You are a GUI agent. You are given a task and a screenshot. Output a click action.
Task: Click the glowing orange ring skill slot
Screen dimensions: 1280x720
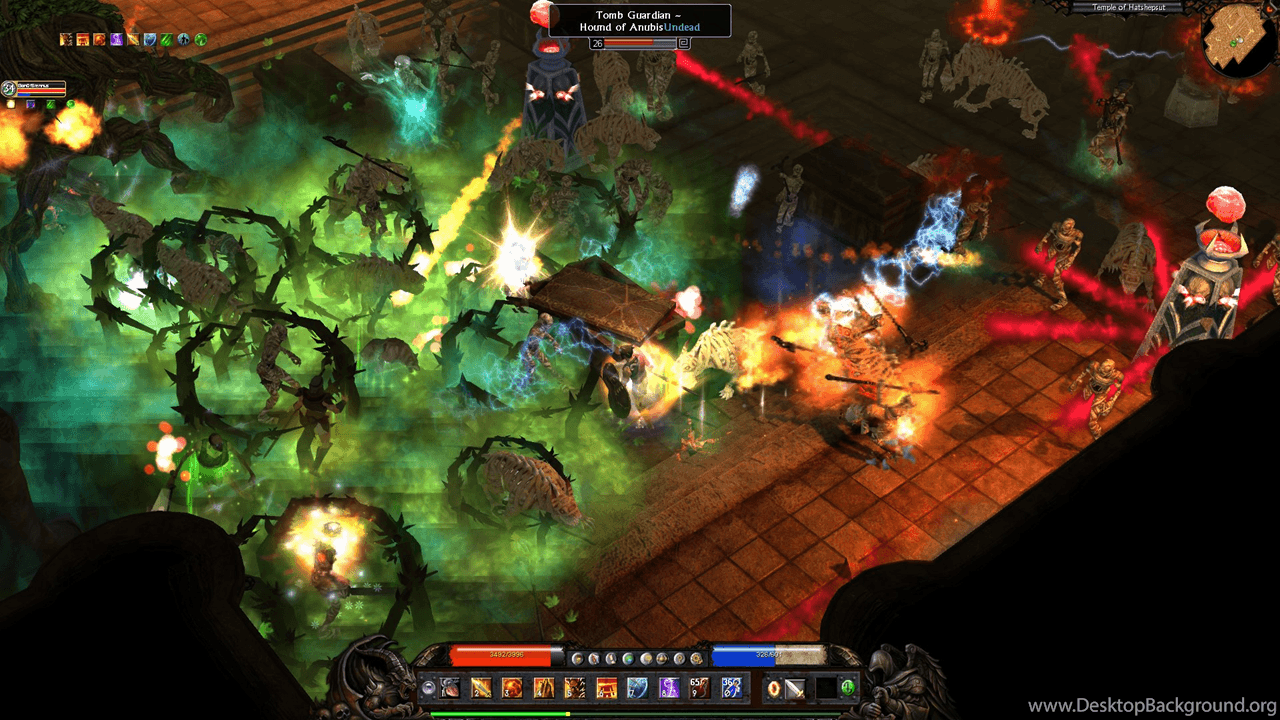tap(773, 688)
